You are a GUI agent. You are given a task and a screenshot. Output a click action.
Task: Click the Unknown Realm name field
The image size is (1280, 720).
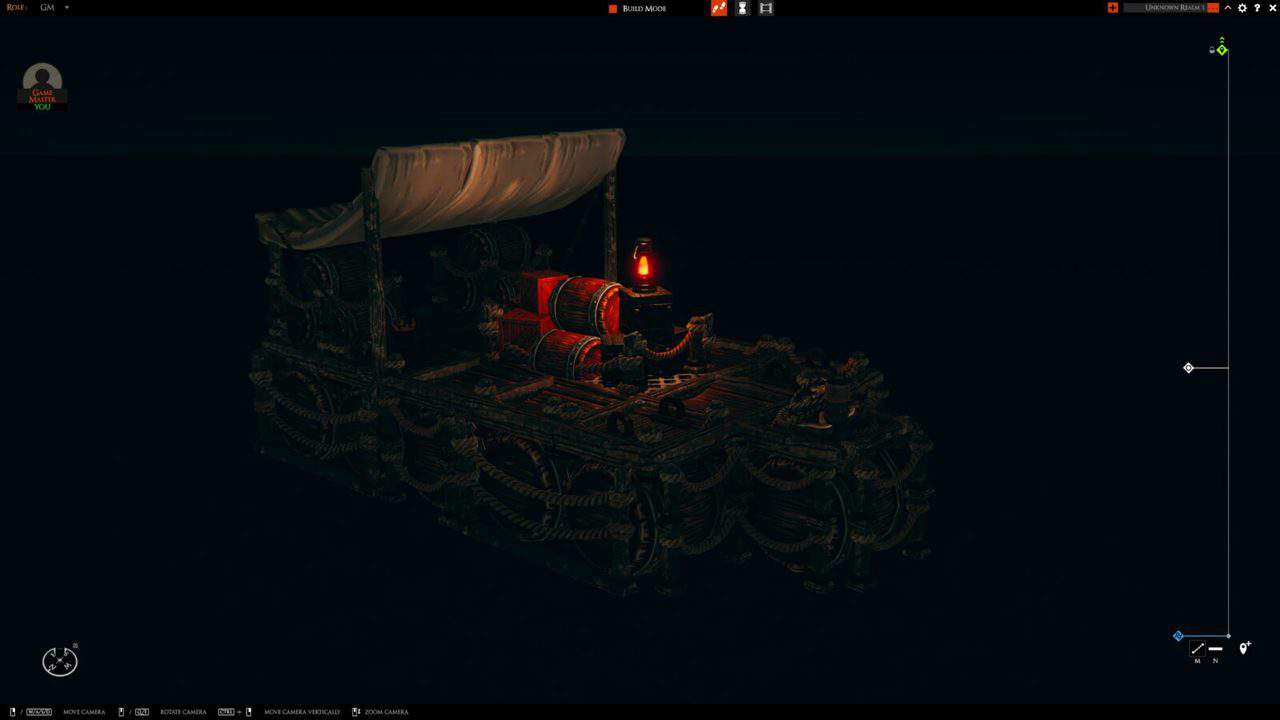click(1172, 7)
